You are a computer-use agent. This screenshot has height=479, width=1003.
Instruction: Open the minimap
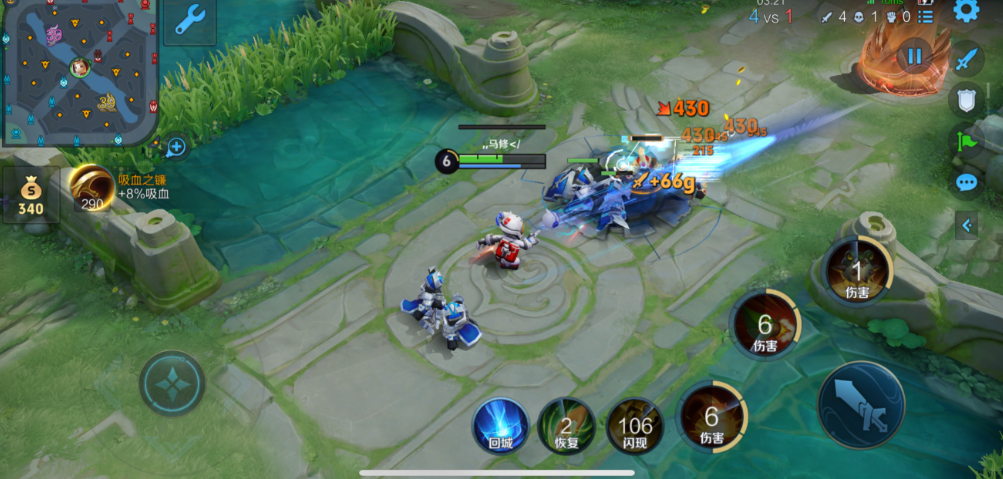(79, 72)
